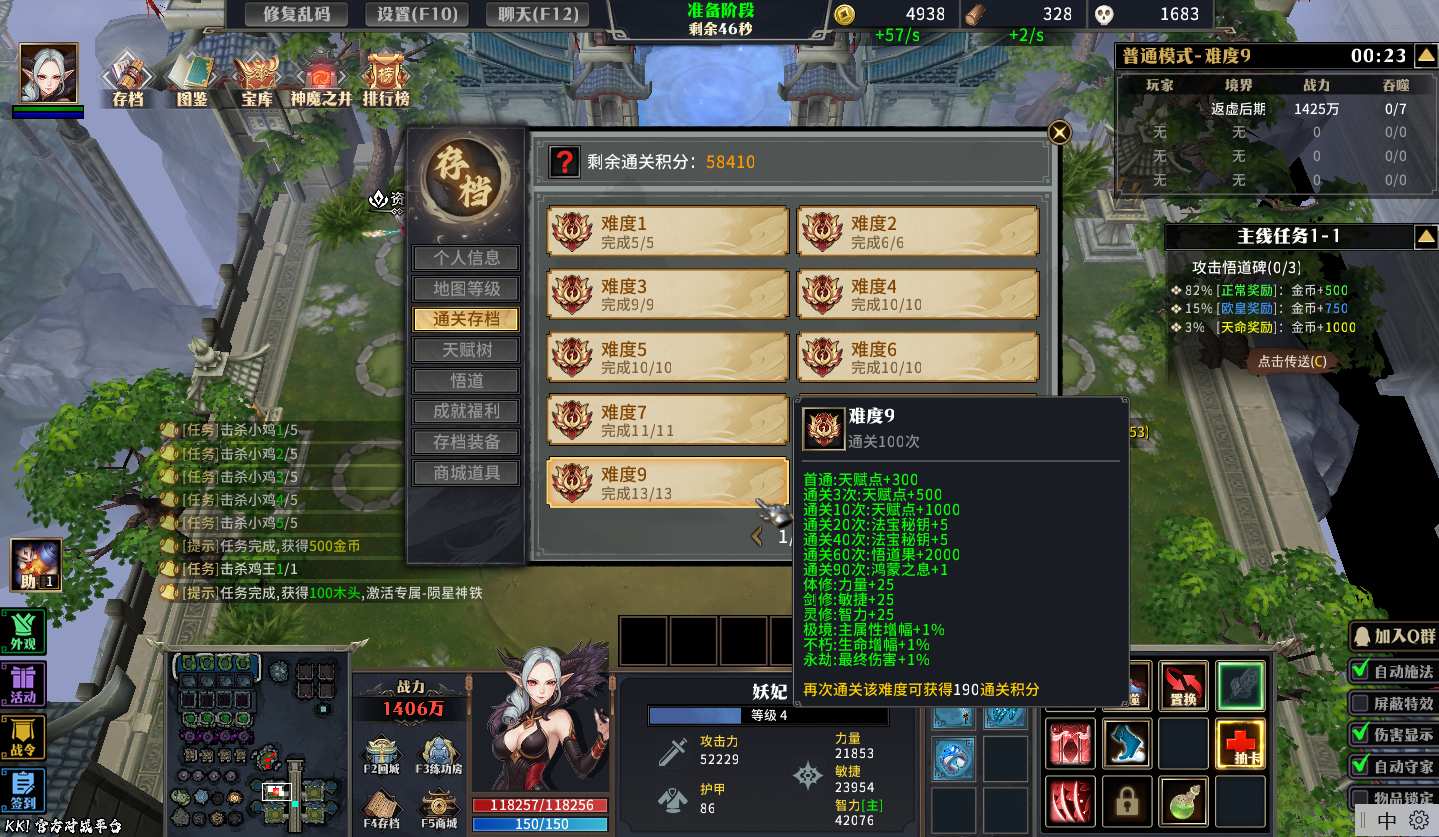Open the 聊天(F12) chat button

click(x=536, y=14)
